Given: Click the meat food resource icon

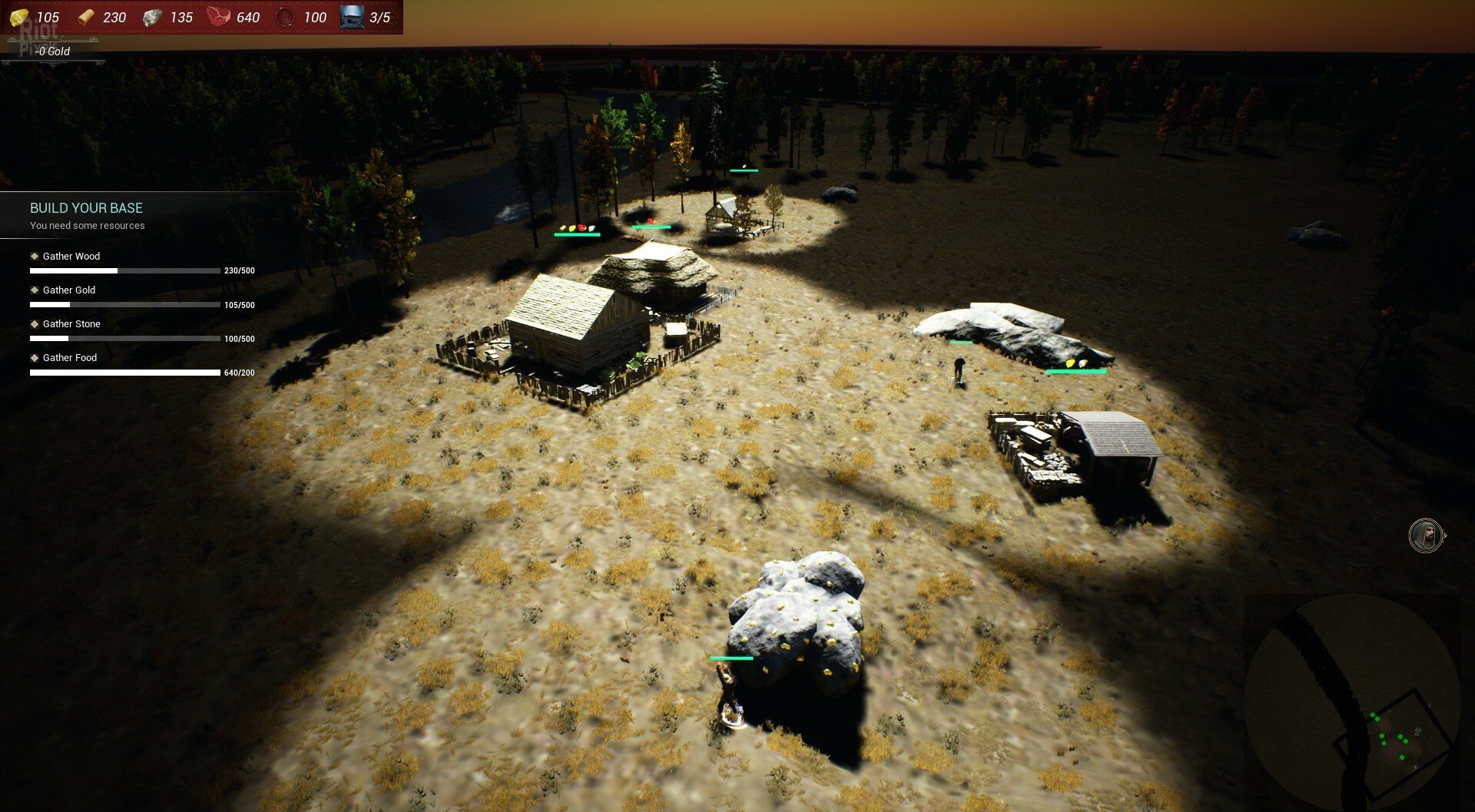Looking at the screenshot, I should click(218, 17).
